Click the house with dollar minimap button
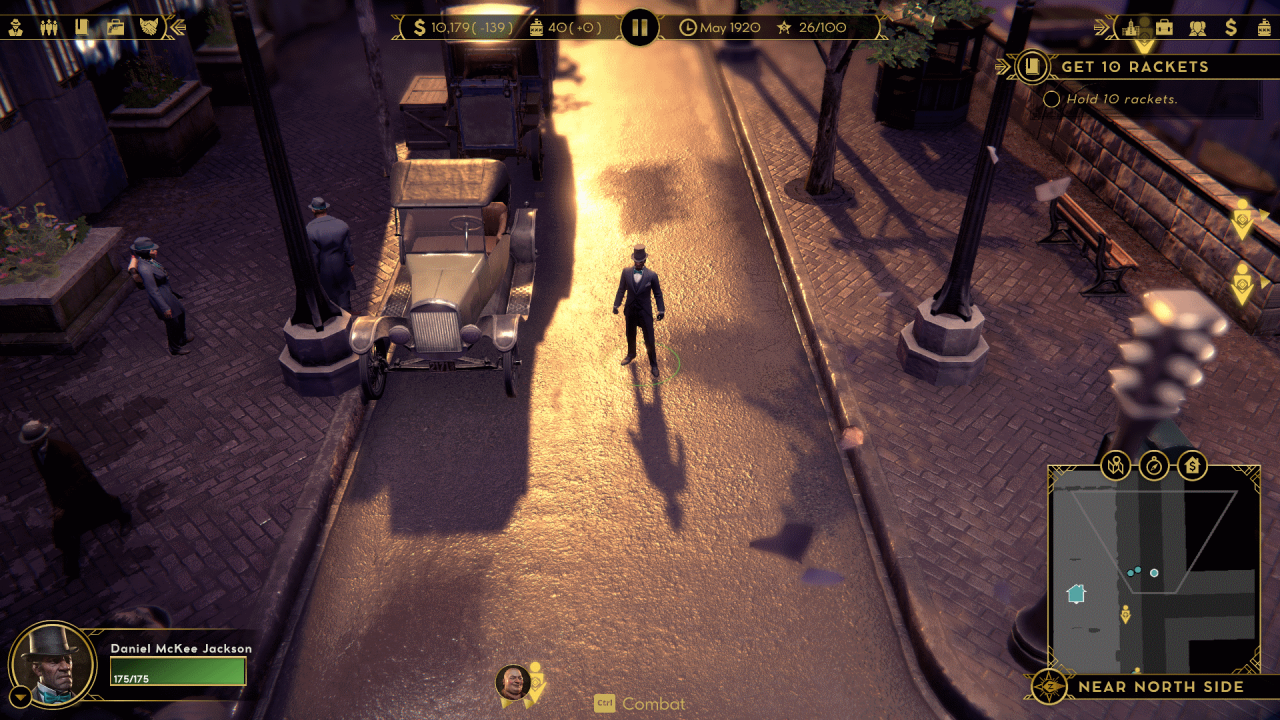 click(1192, 465)
